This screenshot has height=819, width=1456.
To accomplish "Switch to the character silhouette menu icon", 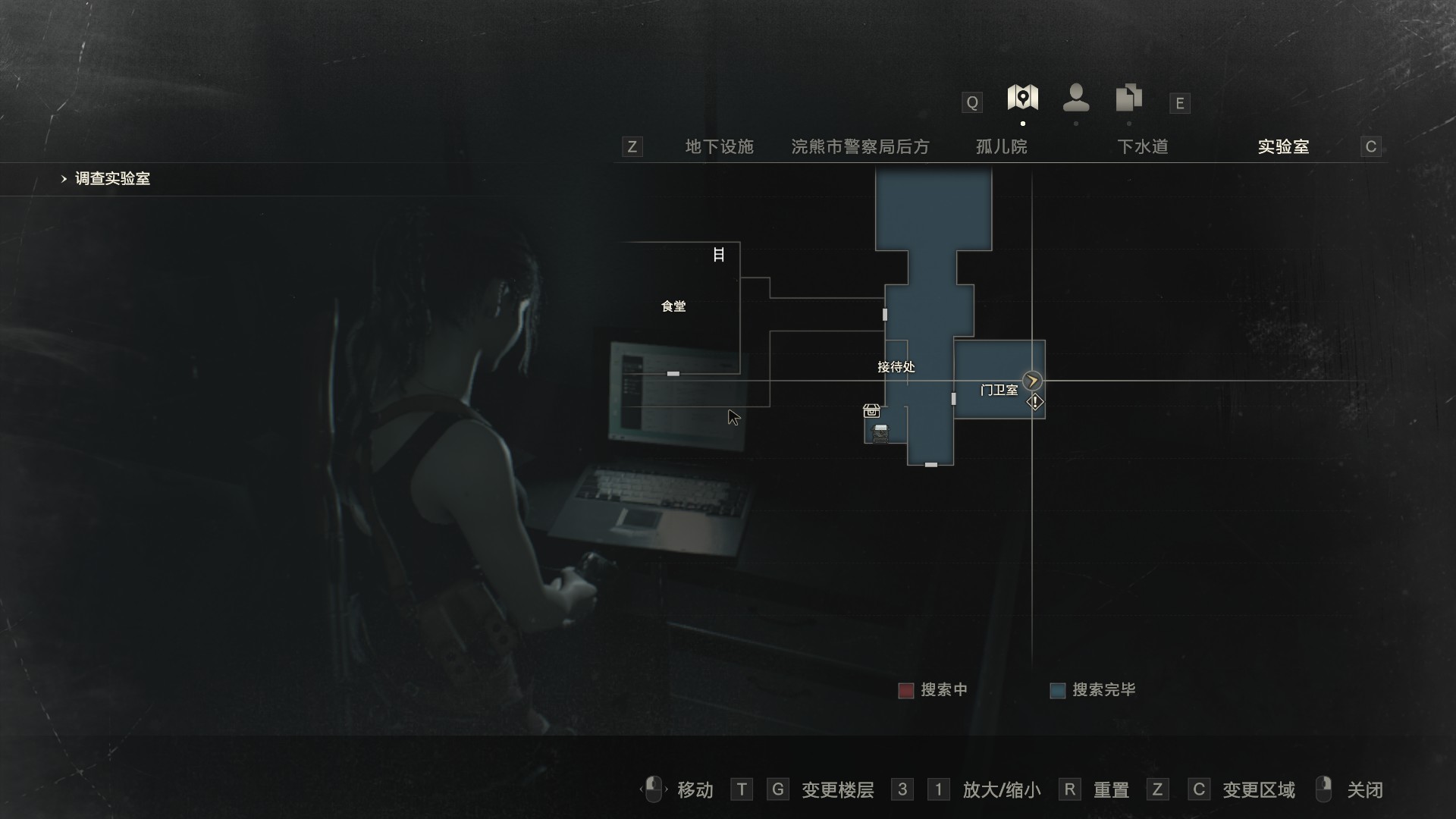I will pyautogui.click(x=1075, y=99).
